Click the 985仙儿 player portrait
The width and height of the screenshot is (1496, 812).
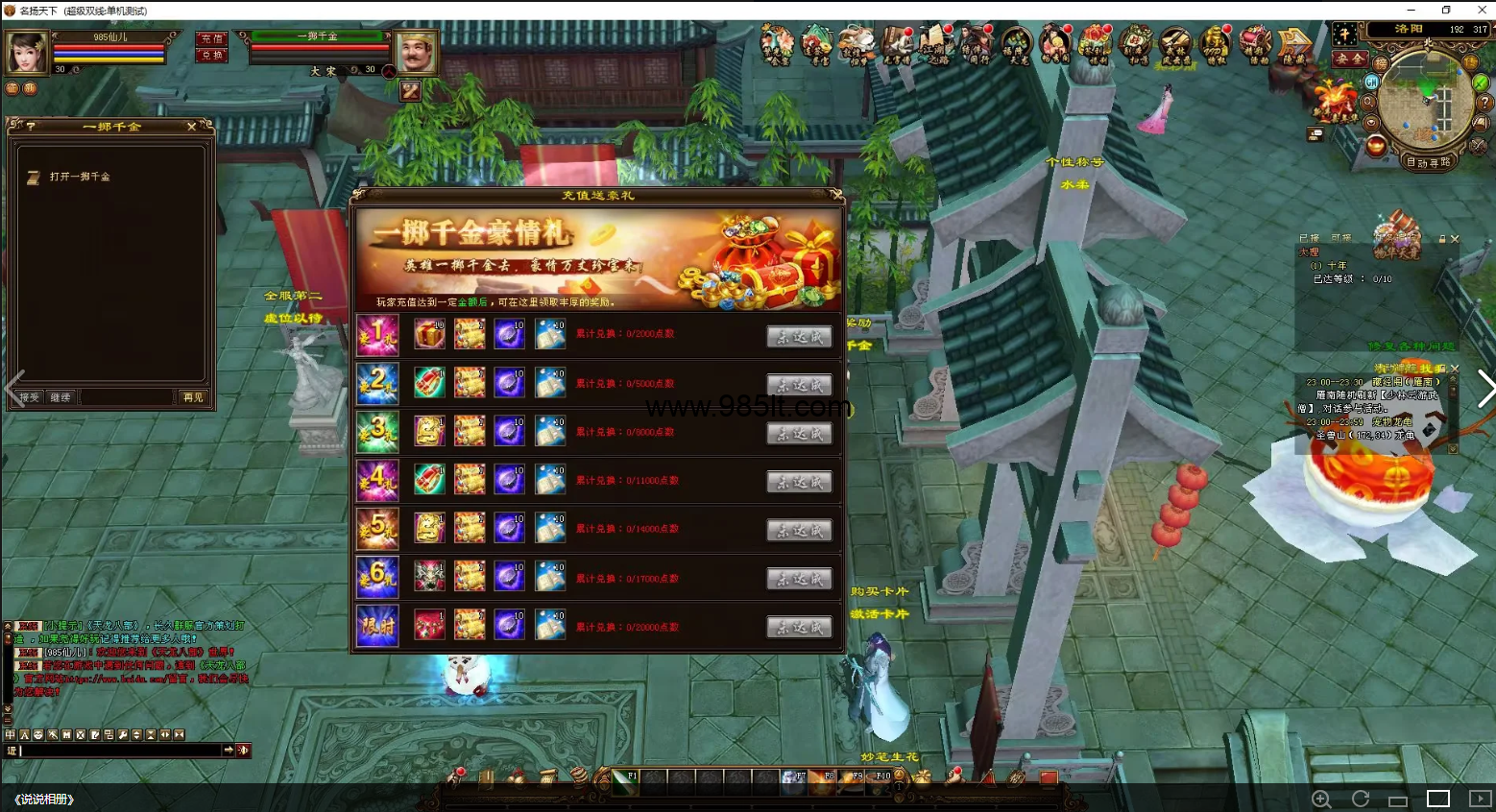coord(27,53)
